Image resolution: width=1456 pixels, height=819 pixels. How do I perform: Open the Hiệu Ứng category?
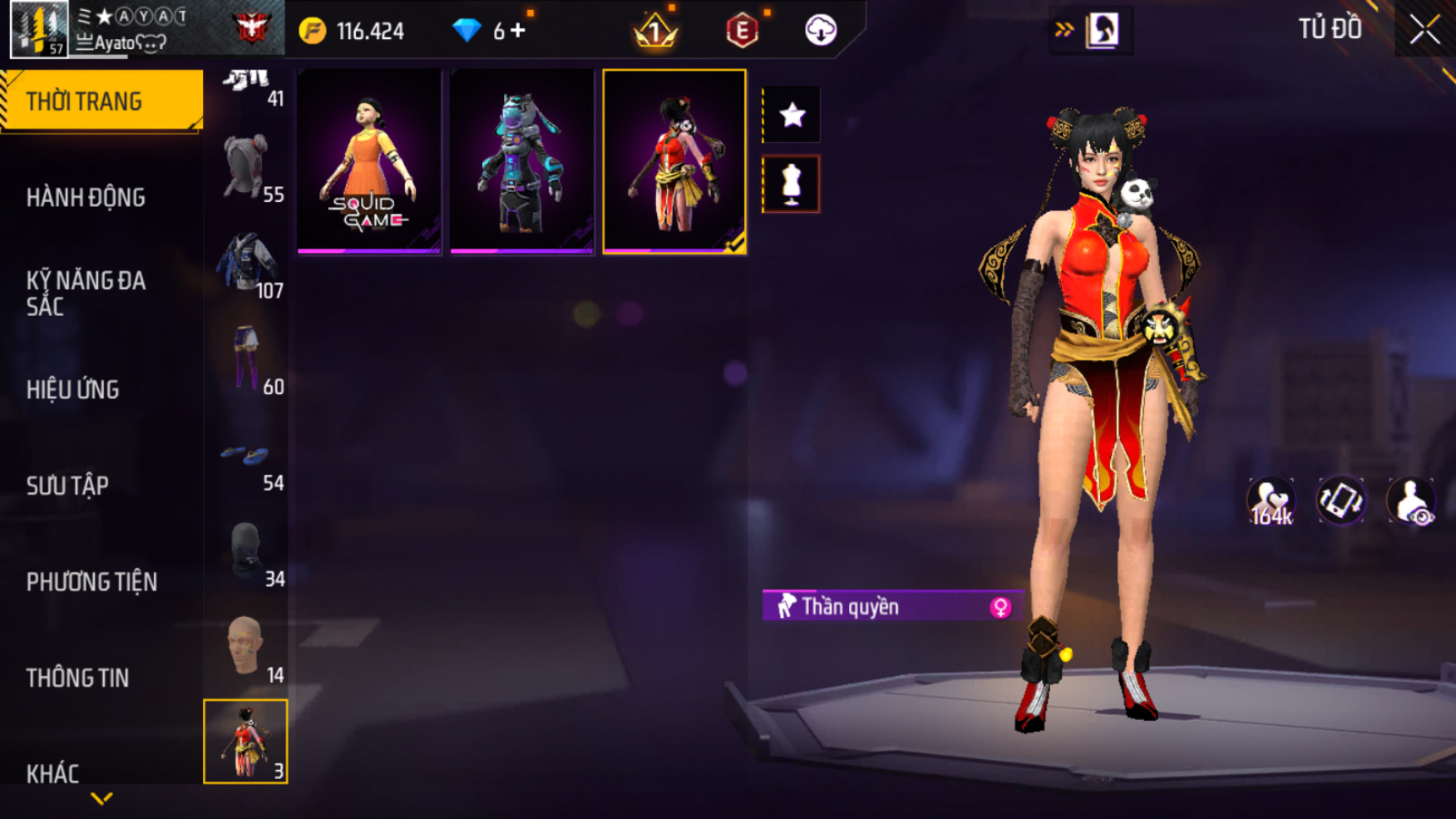pyautogui.click(x=73, y=389)
